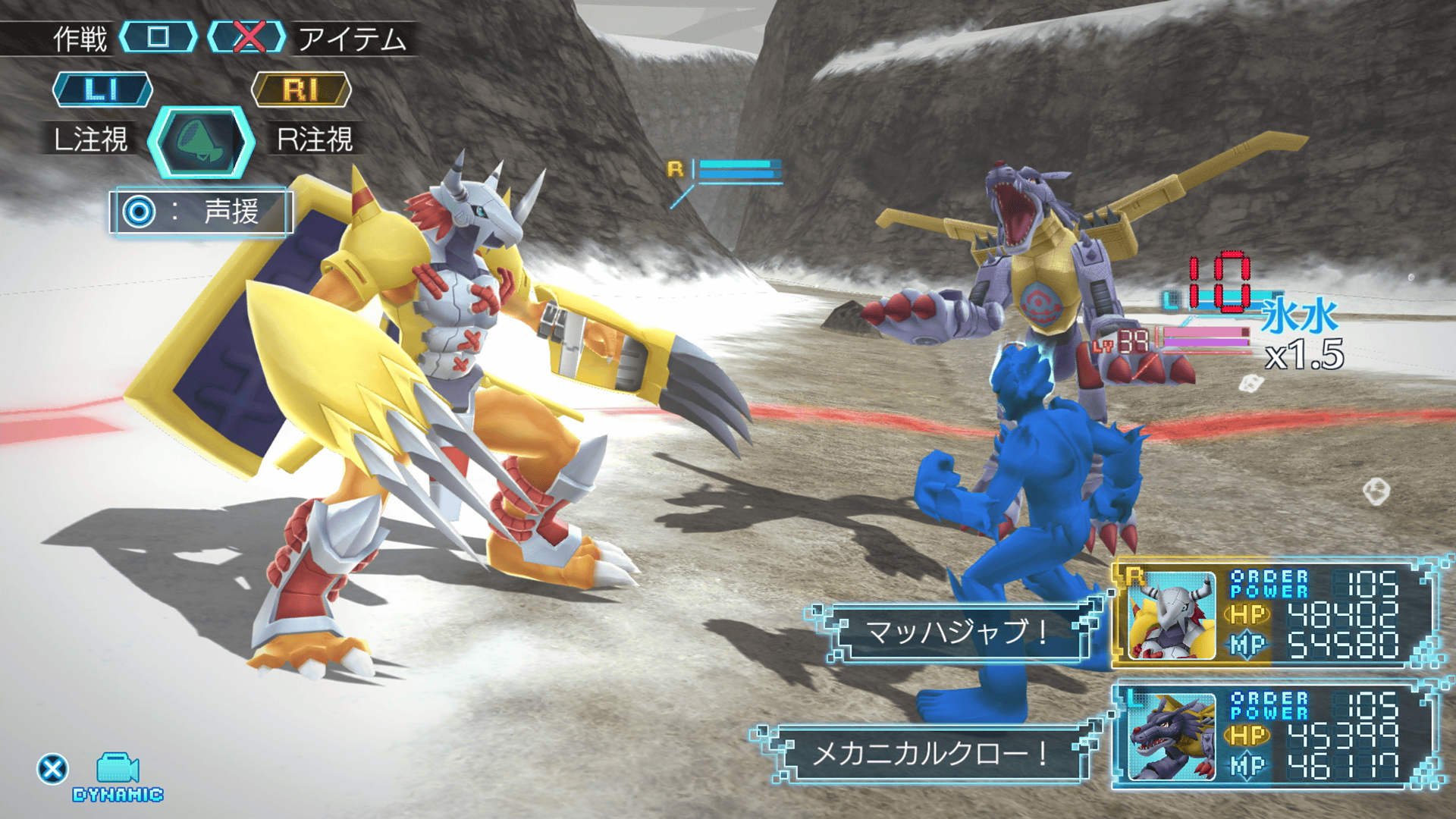This screenshot has height=819, width=1456.
Task: Select the 作戦 tactics menu entry
Action: point(80,36)
